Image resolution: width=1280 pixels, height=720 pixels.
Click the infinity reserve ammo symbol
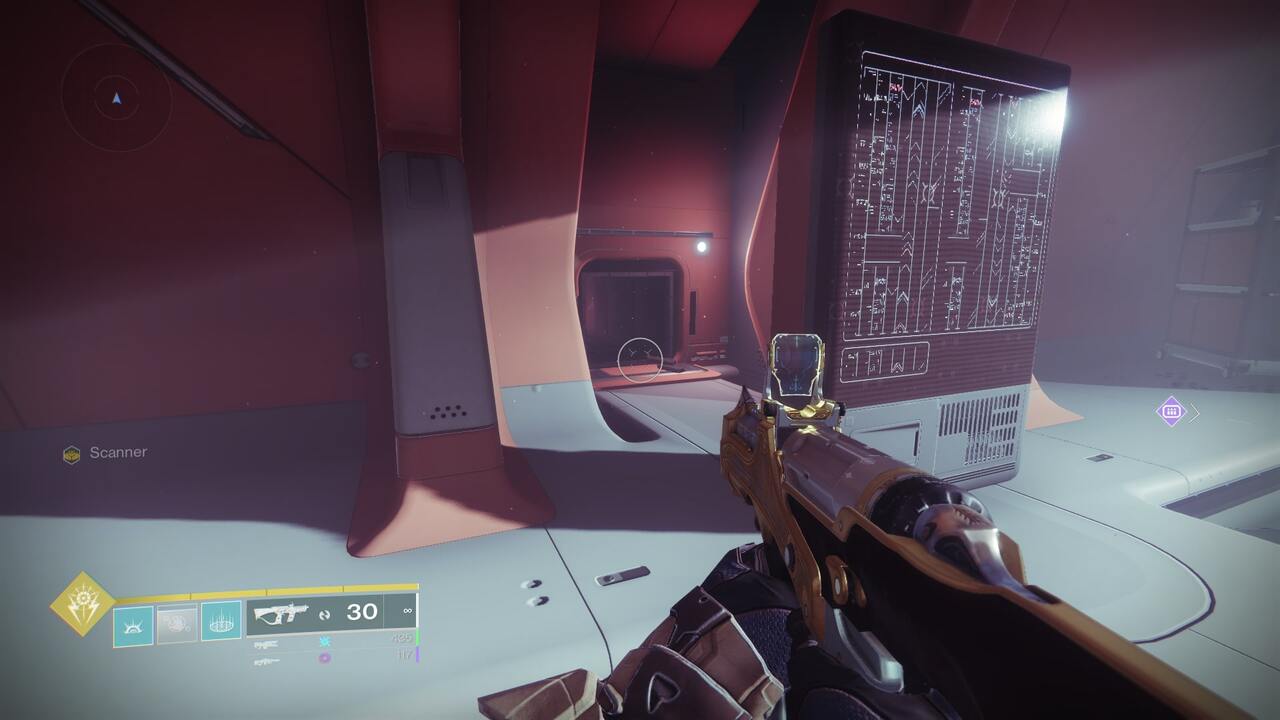[x=406, y=609]
